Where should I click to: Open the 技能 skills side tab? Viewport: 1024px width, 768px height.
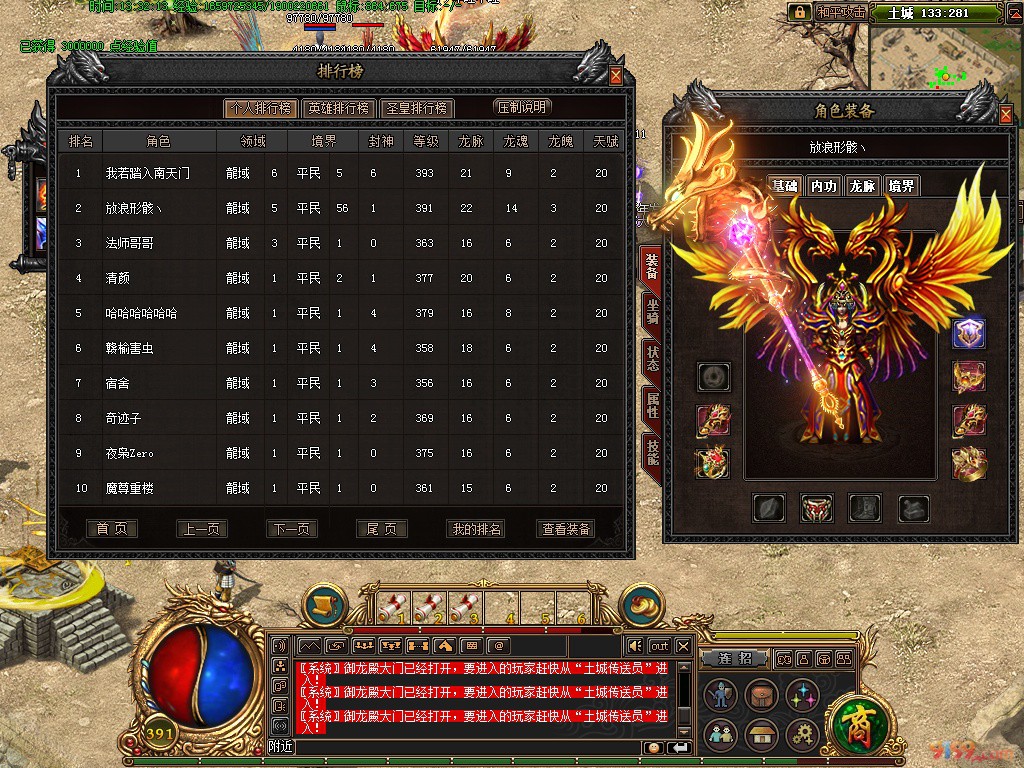point(652,454)
